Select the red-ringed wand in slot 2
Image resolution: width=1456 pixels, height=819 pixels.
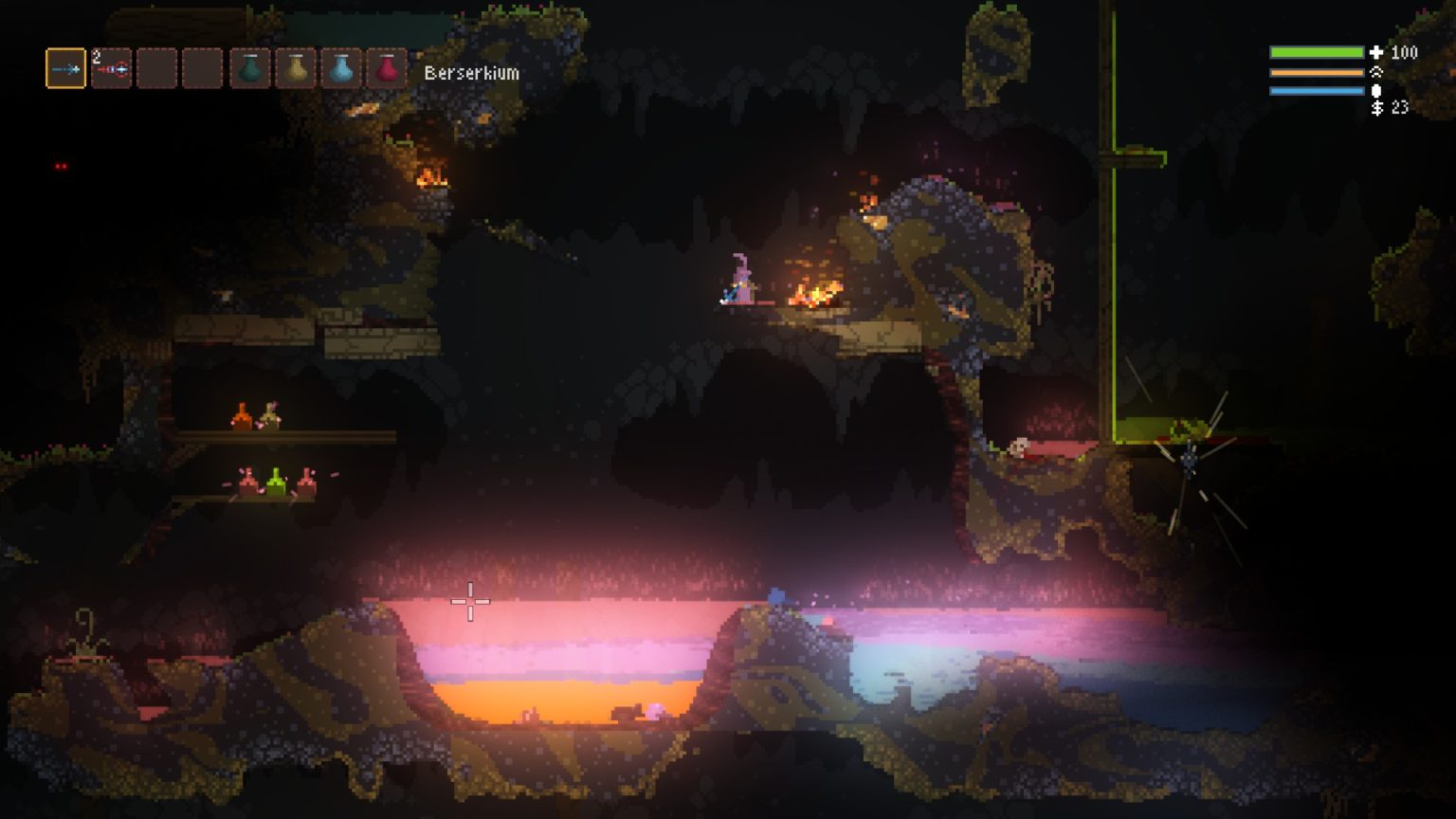pyautogui.click(x=112, y=69)
